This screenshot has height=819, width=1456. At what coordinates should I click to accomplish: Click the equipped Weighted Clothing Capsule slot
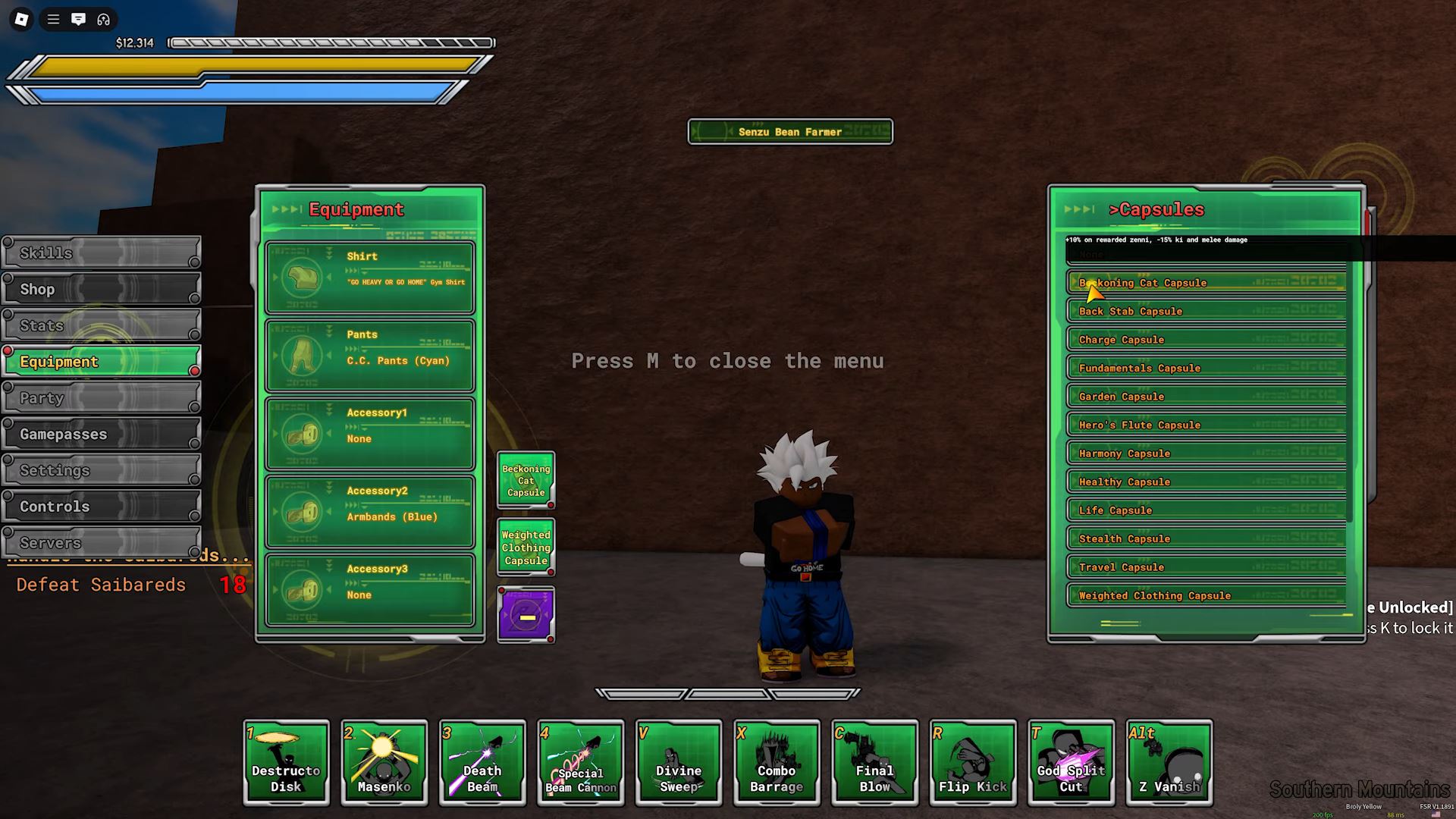tap(526, 548)
